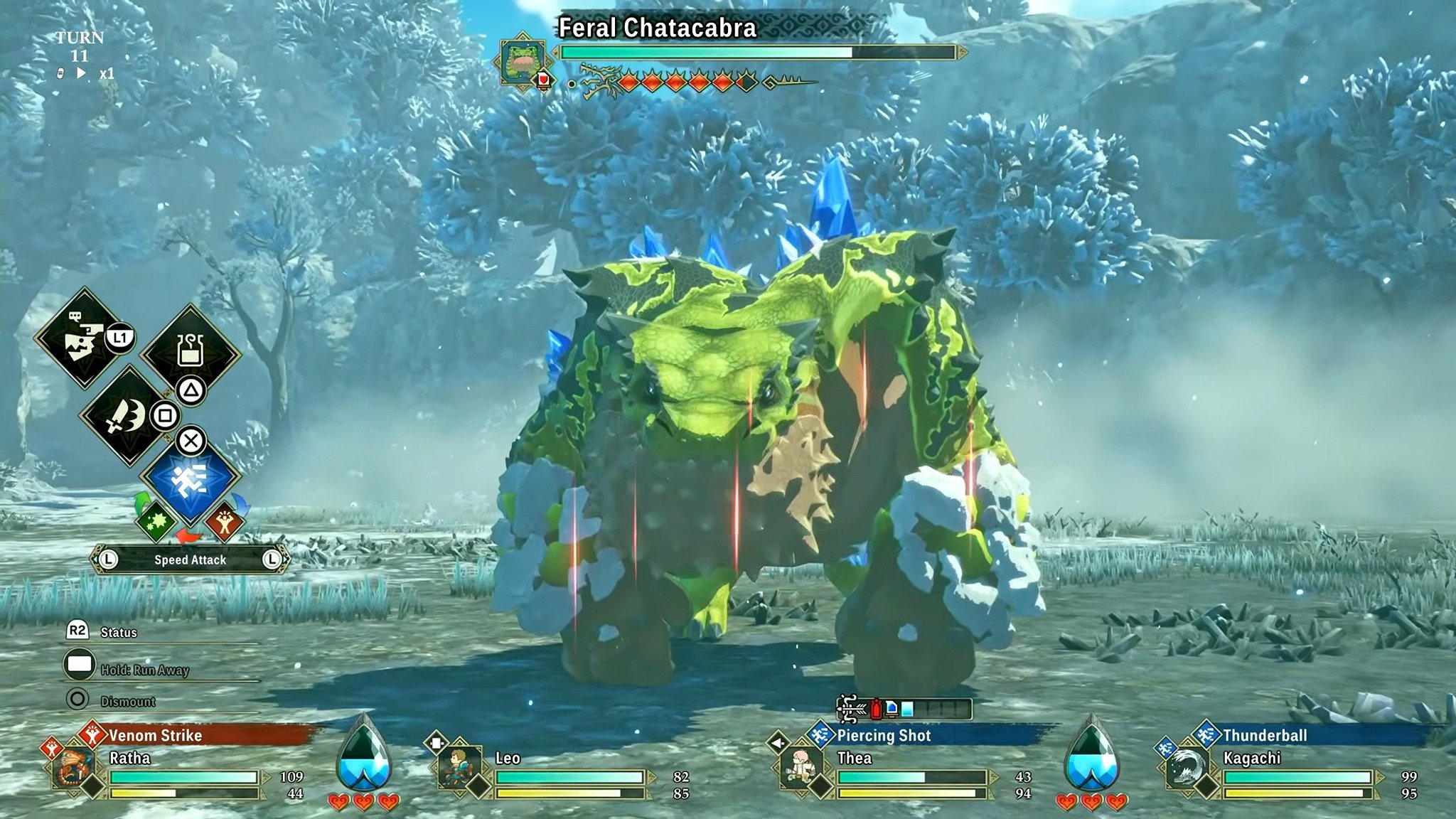Screen dimensions: 1456x819
Task: Select Ratha's portrait in the party bar
Action: click(73, 767)
